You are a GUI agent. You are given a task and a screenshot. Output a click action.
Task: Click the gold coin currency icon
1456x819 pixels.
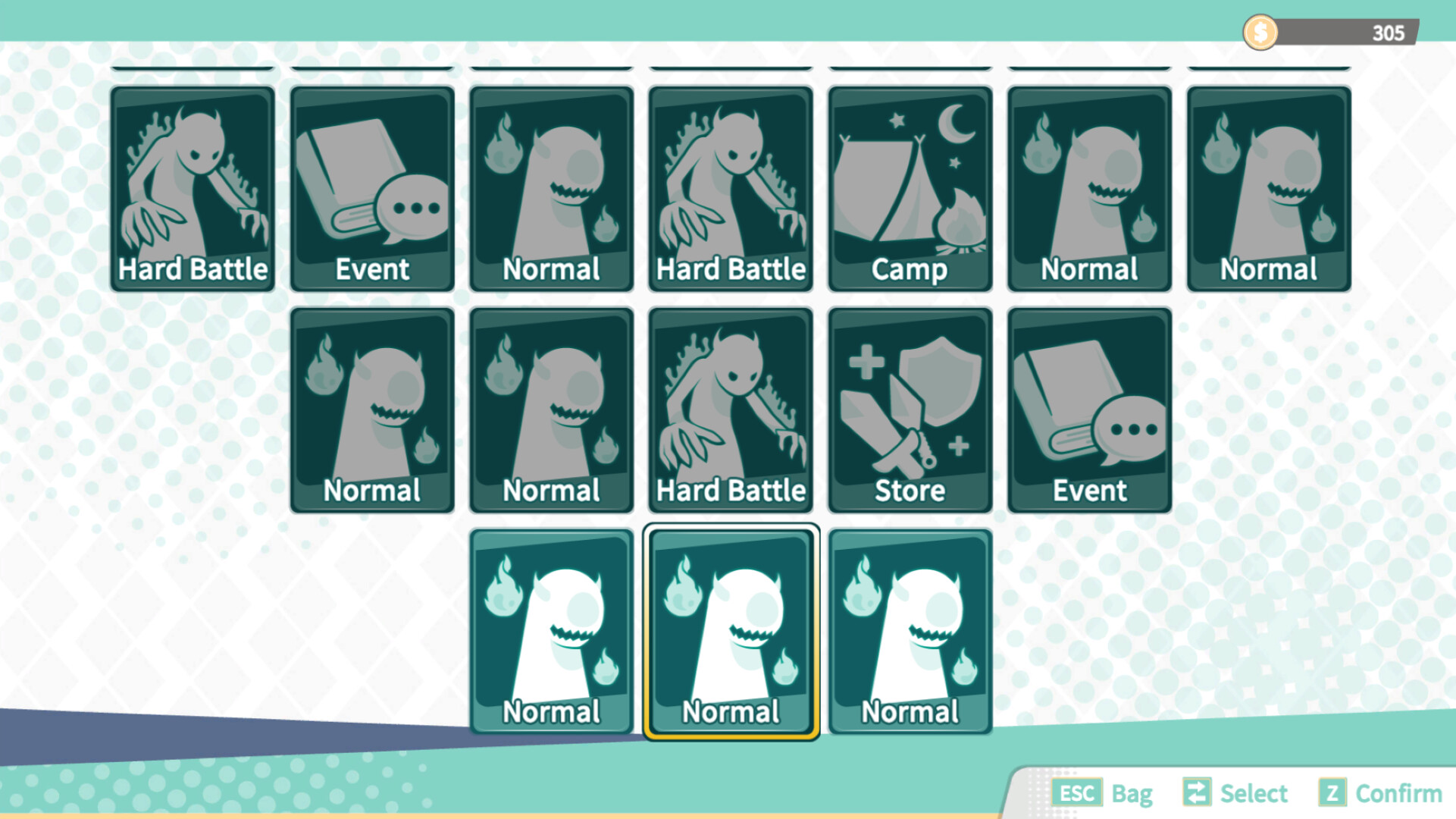click(1259, 32)
